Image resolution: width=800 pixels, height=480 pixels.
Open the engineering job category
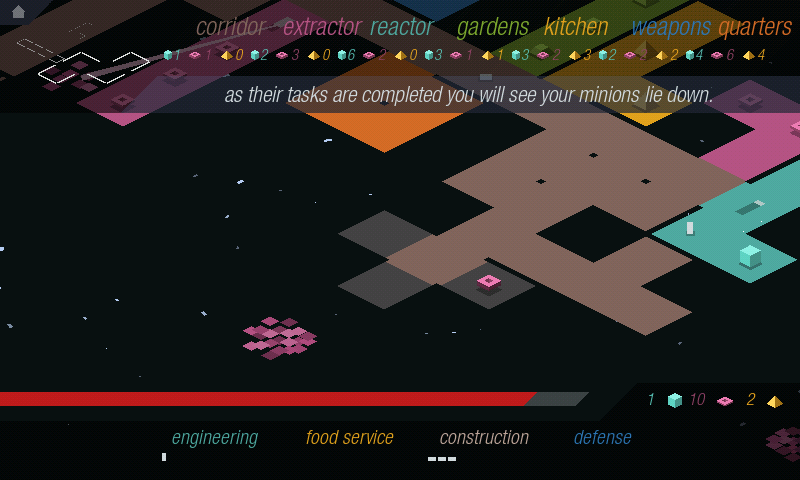[214, 437]
